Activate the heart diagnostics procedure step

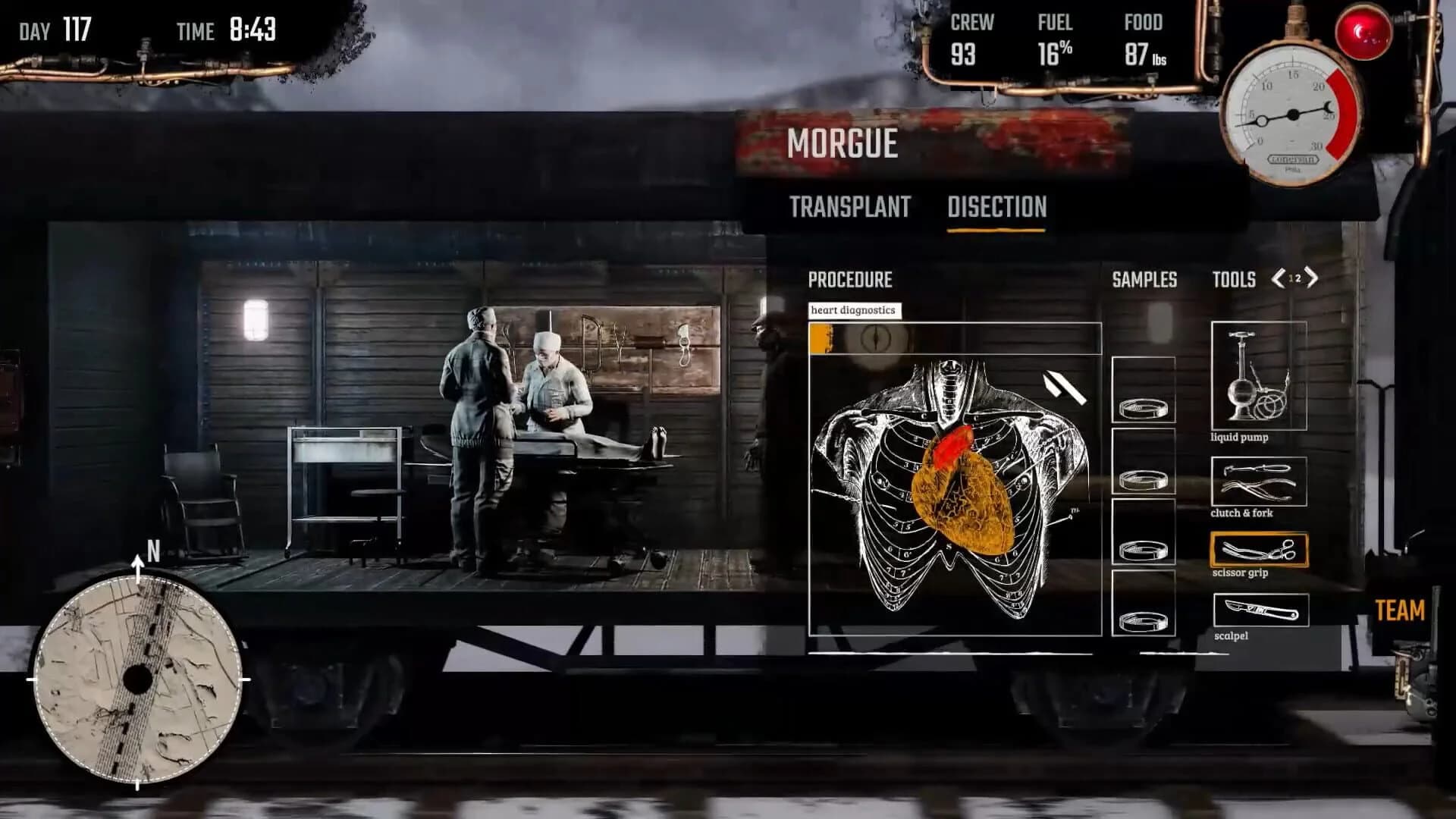click(855, 311)
